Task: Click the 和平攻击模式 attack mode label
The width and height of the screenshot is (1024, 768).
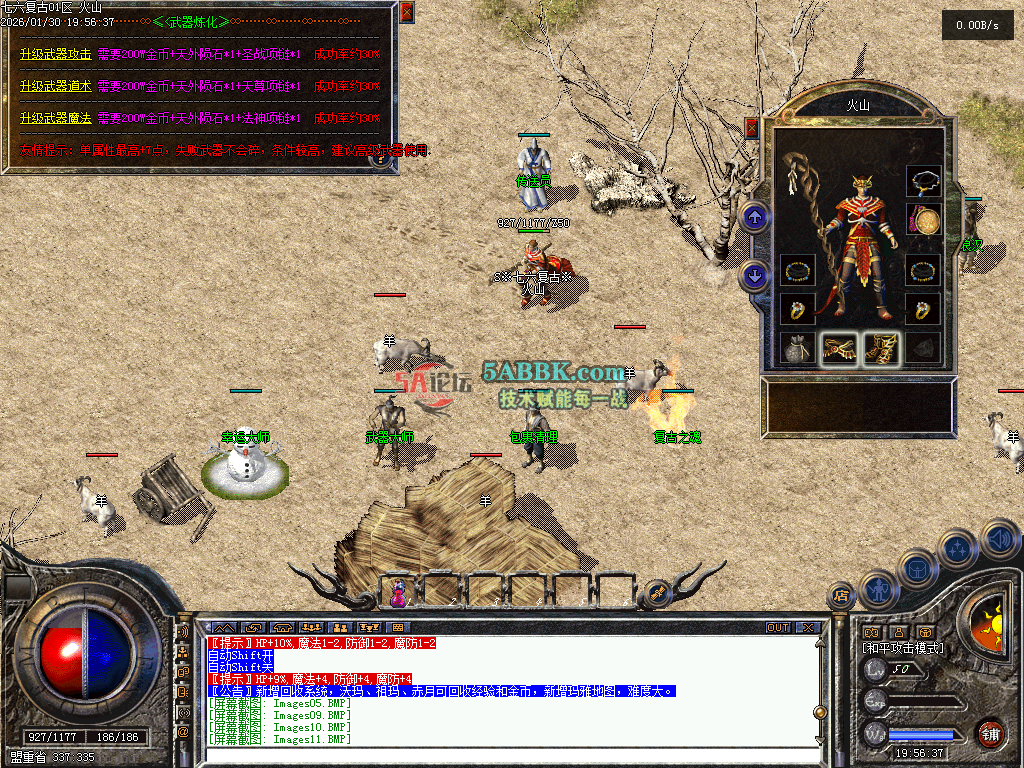Action: pos(902,648)
